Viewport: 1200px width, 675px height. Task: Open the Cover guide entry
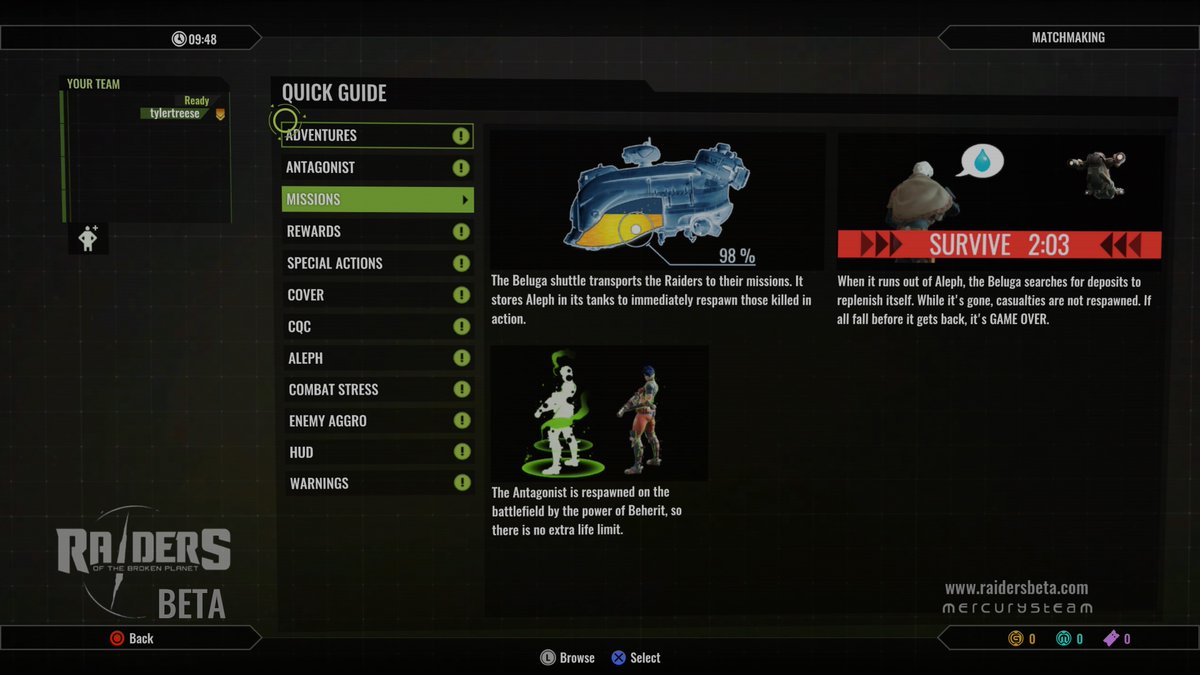tap(375, 295)
